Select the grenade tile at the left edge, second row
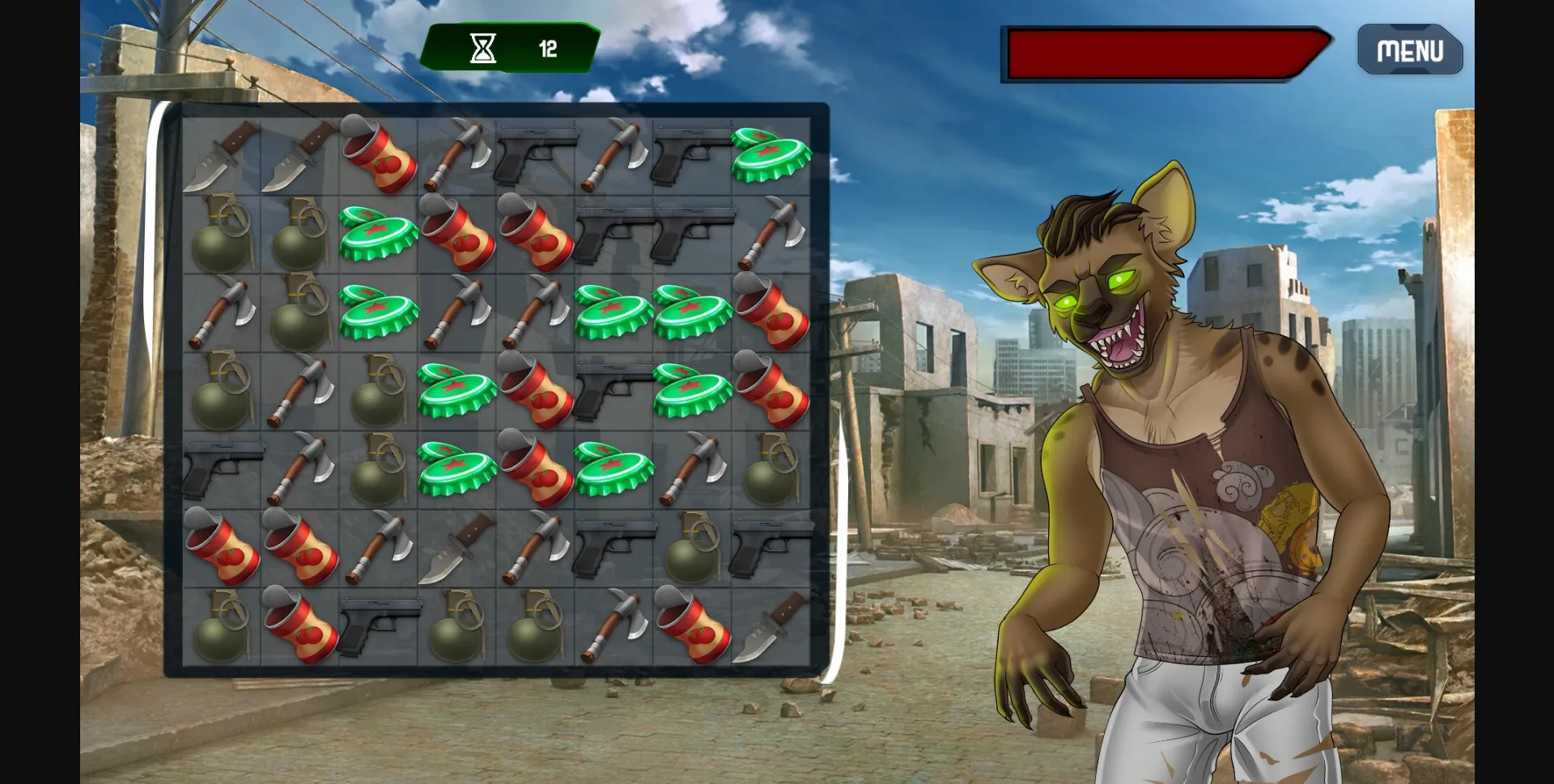 pyautogui.click(x=223, y=235)
